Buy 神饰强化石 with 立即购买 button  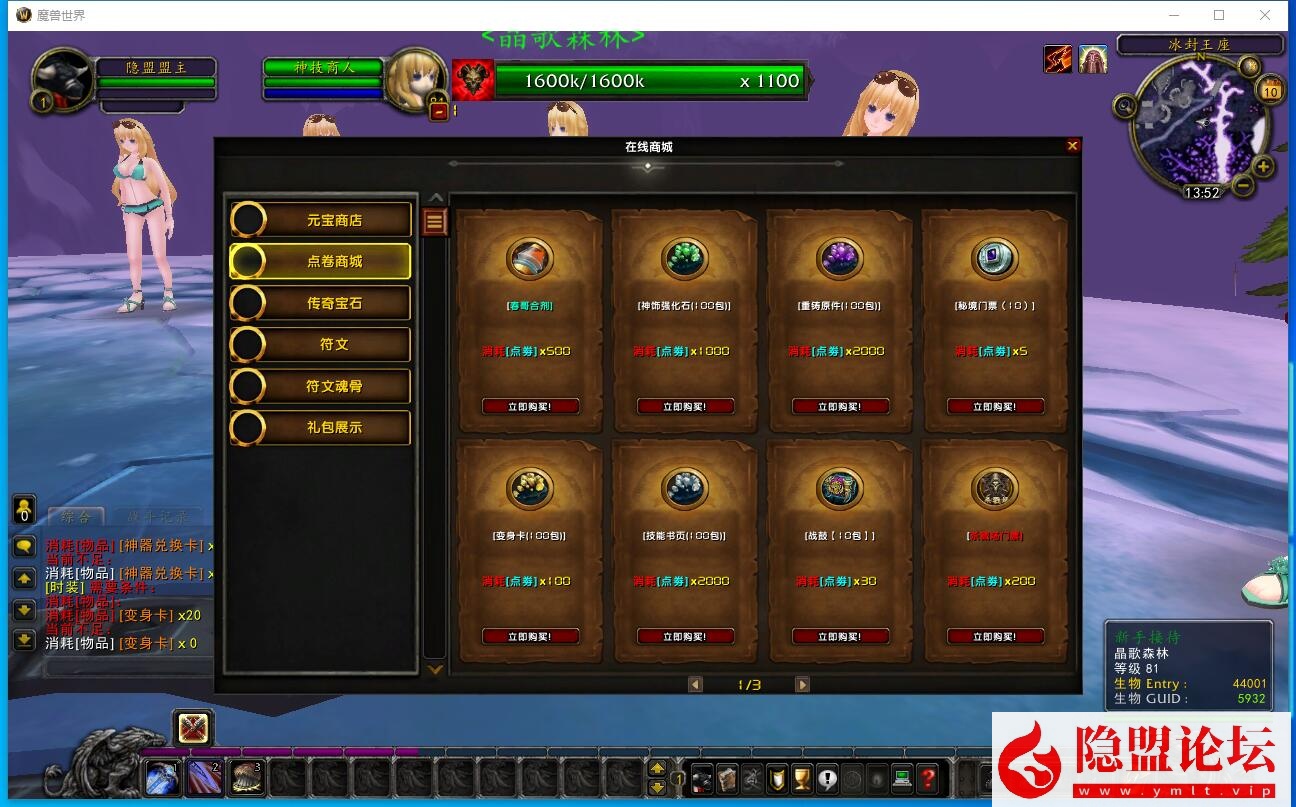tap(685, 407)
